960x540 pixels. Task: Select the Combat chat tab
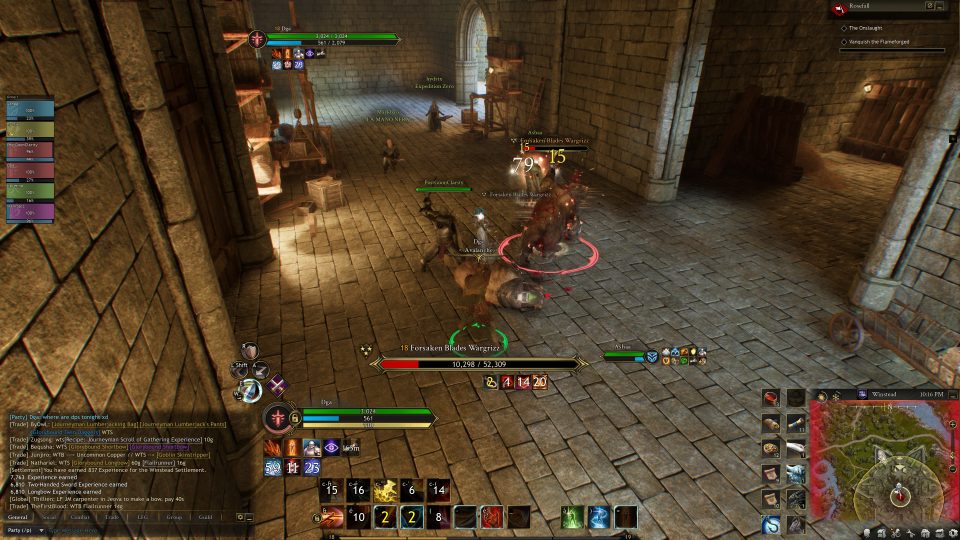(81, 517)
